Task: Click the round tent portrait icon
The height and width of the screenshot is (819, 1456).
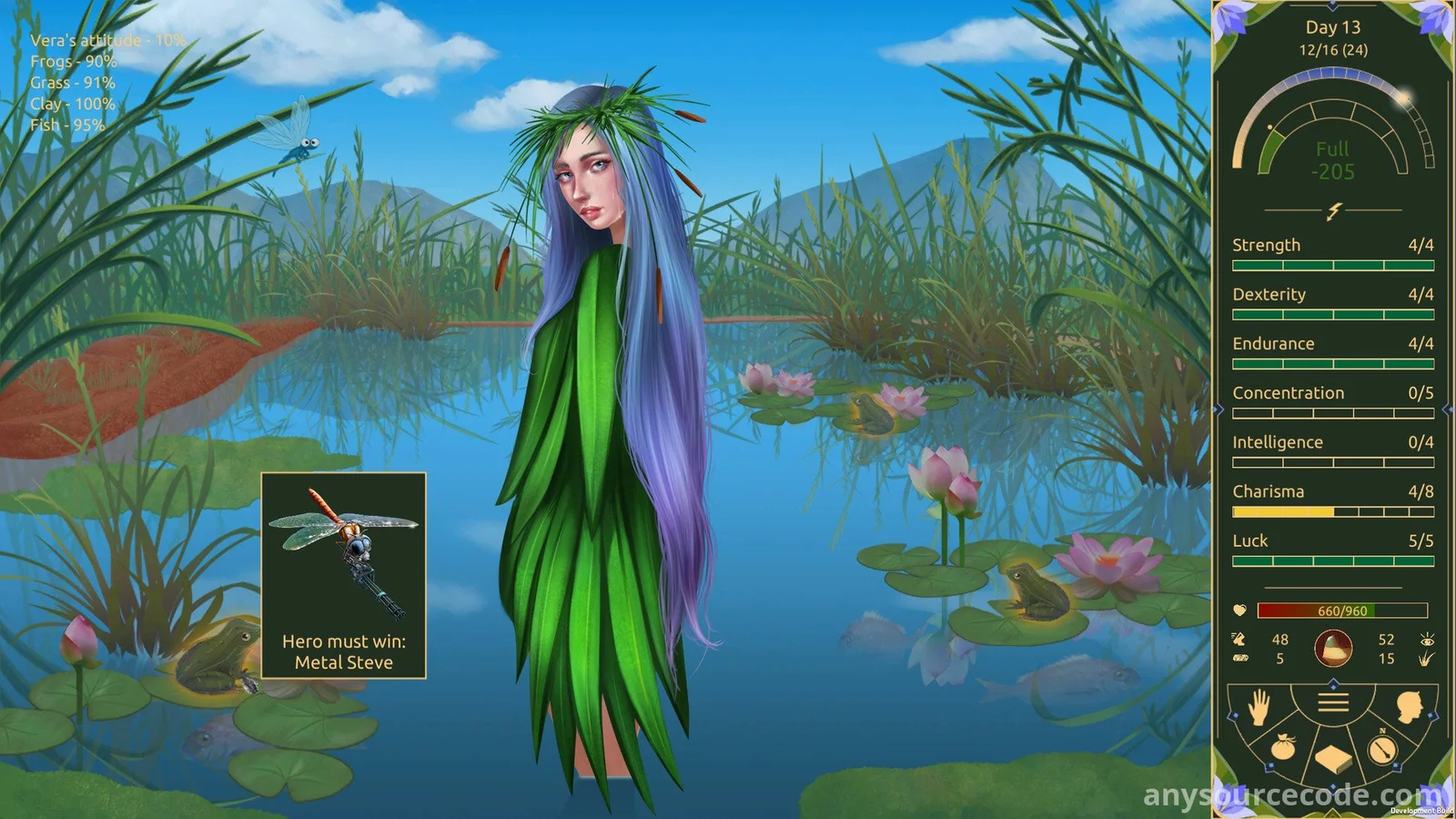Action: (1333, 649)
